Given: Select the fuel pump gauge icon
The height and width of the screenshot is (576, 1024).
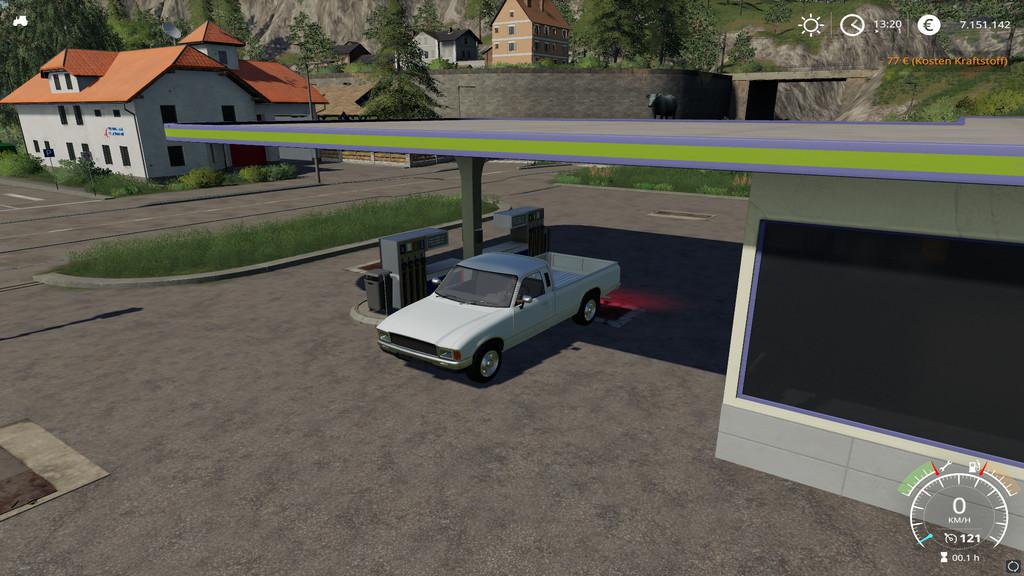Looking at the screenshot, I should (x=974, y=466).
